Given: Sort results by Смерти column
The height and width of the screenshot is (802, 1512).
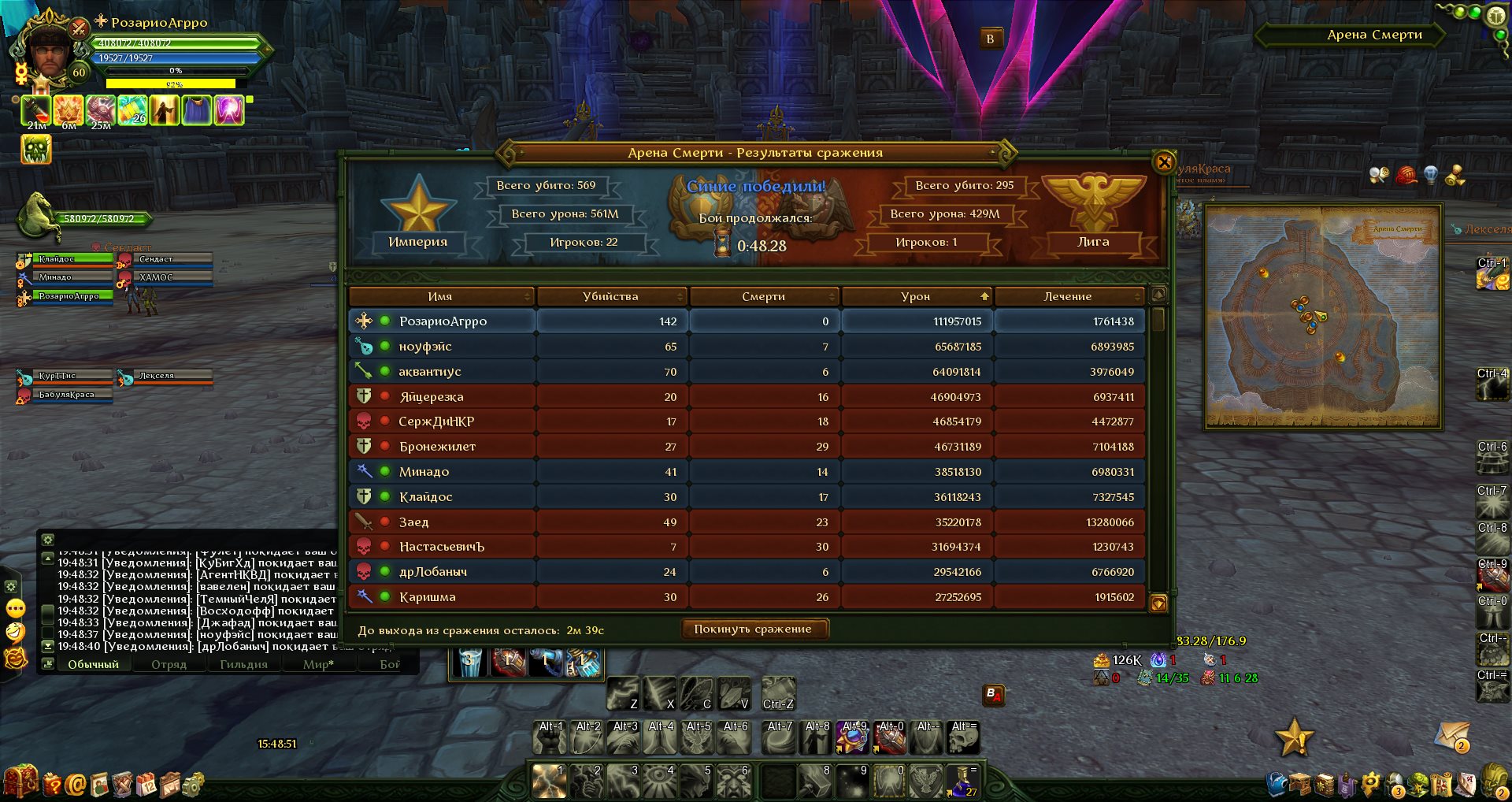Looking at the screenshot, I should (x=763, y=296).
